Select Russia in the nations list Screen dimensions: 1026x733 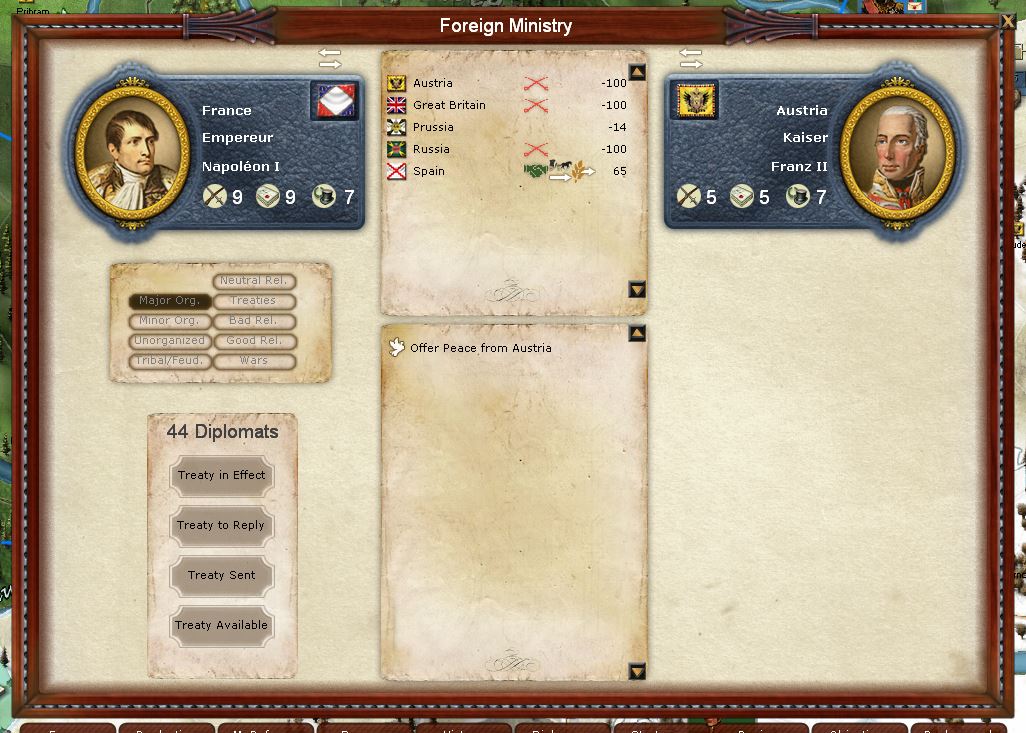click(x=431, y=149)
